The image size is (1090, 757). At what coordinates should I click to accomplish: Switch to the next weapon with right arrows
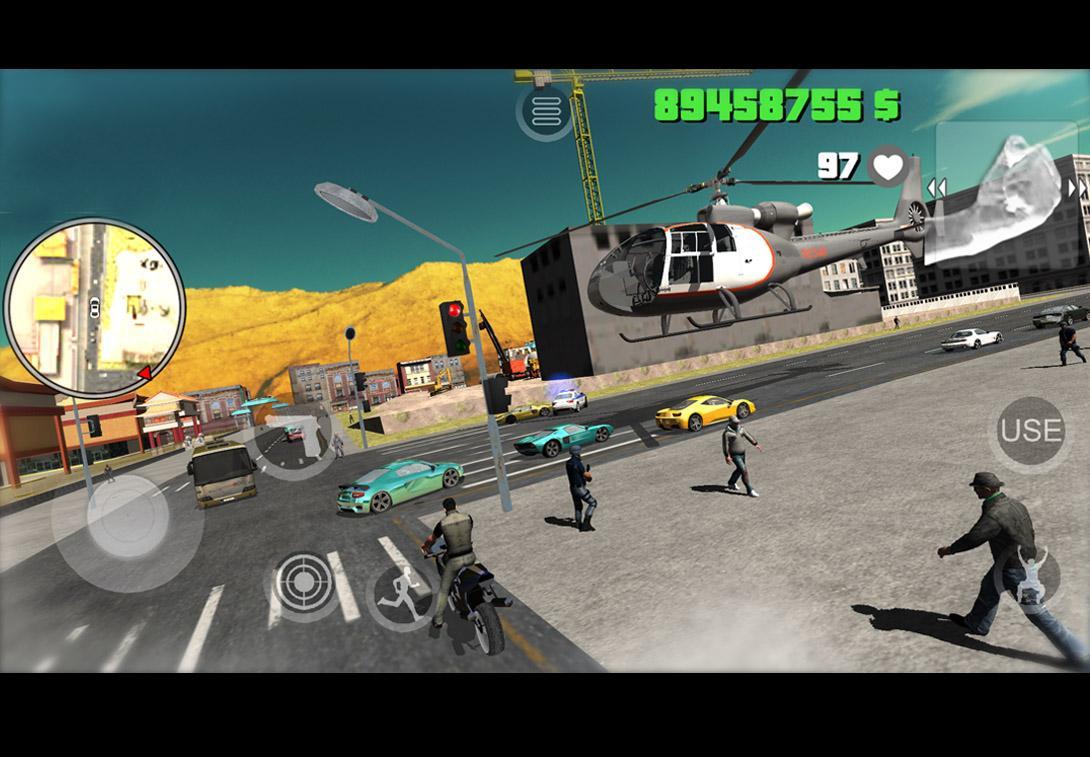(x=1077, y=188)
